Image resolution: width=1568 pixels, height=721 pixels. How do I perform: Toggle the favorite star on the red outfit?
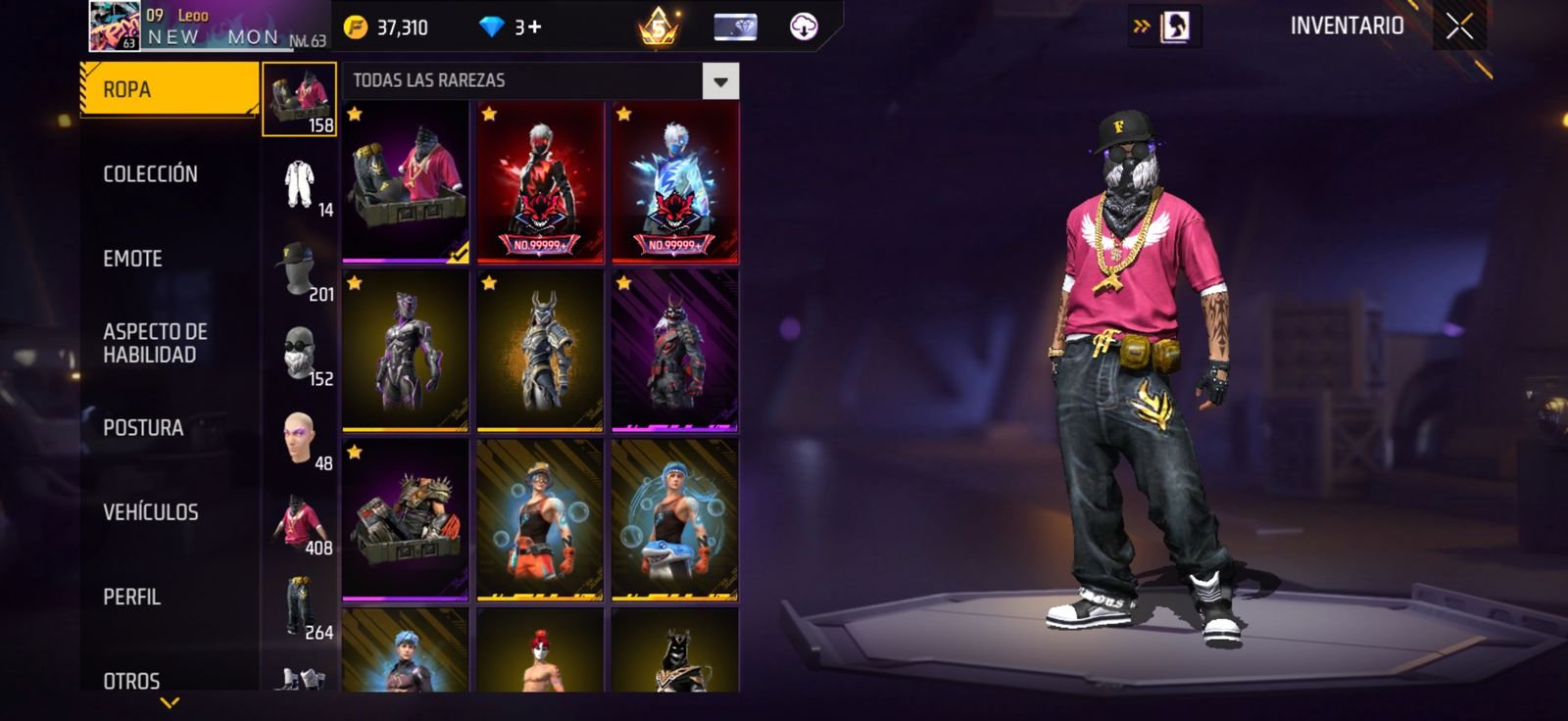[x=490, y=117]
